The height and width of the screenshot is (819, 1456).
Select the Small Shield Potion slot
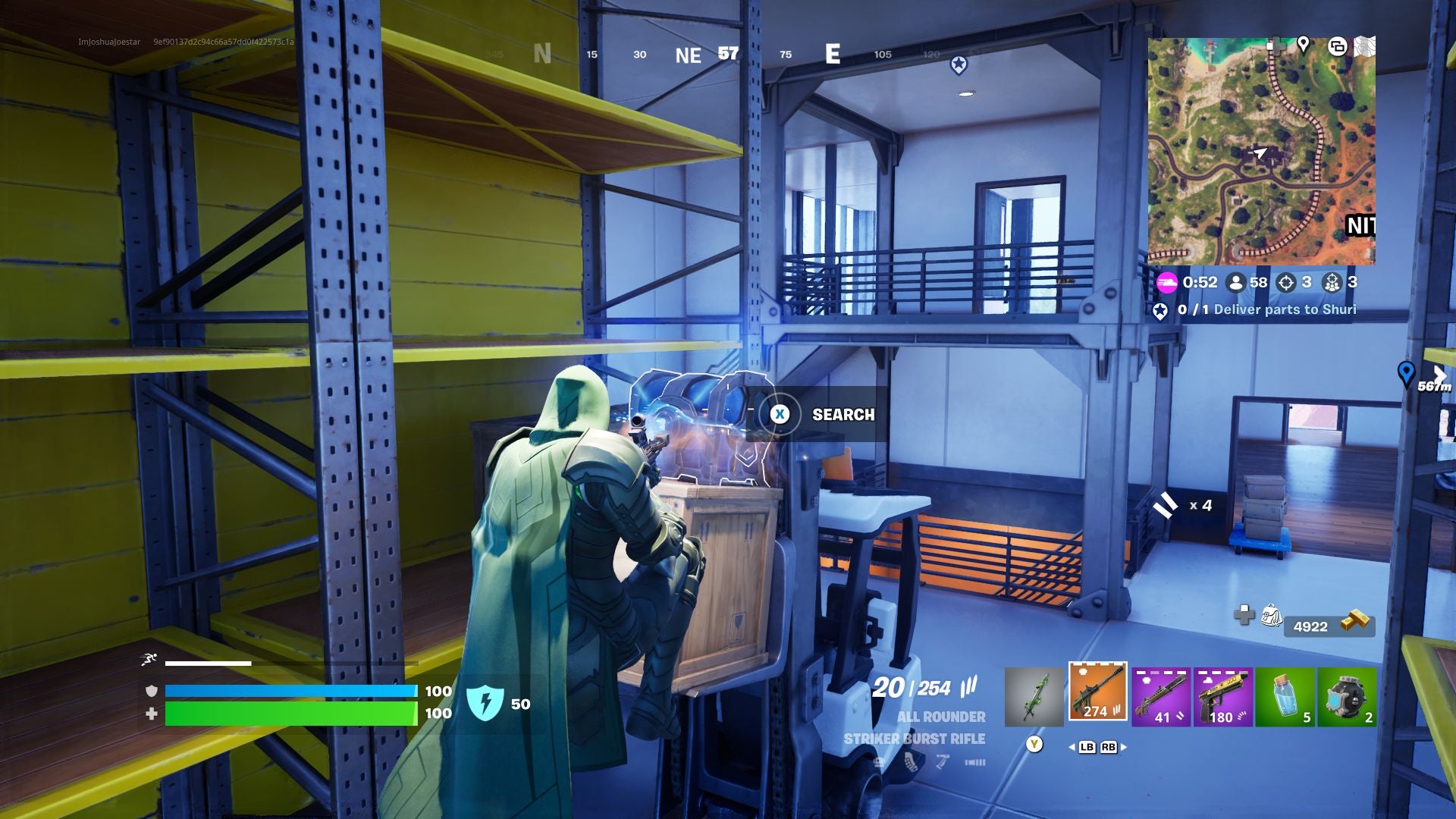pyautogui.click(x=1287, y=694)
